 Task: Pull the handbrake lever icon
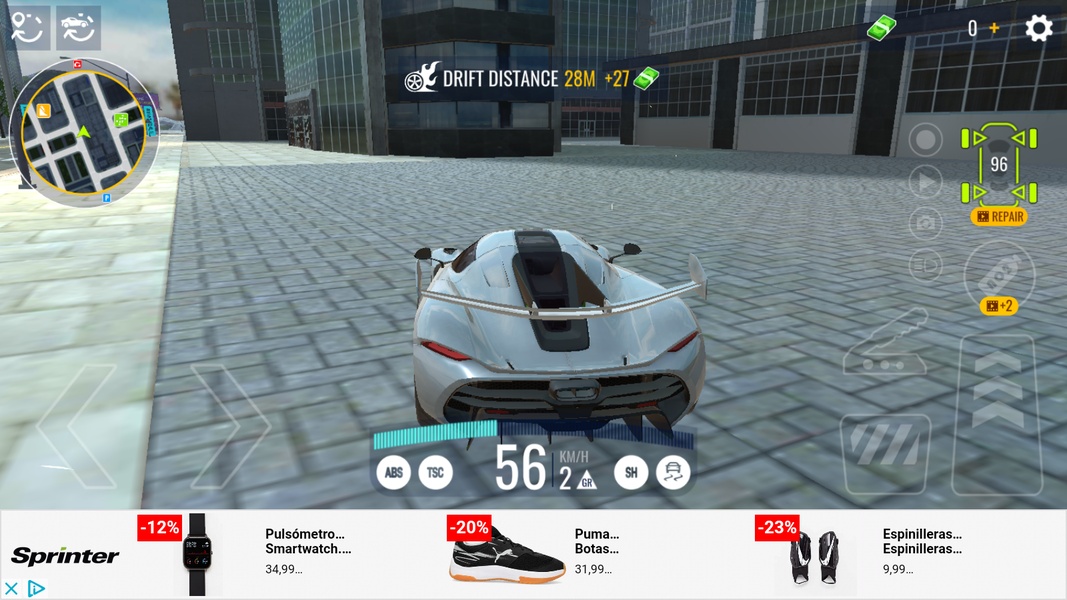tap(885, 345)
